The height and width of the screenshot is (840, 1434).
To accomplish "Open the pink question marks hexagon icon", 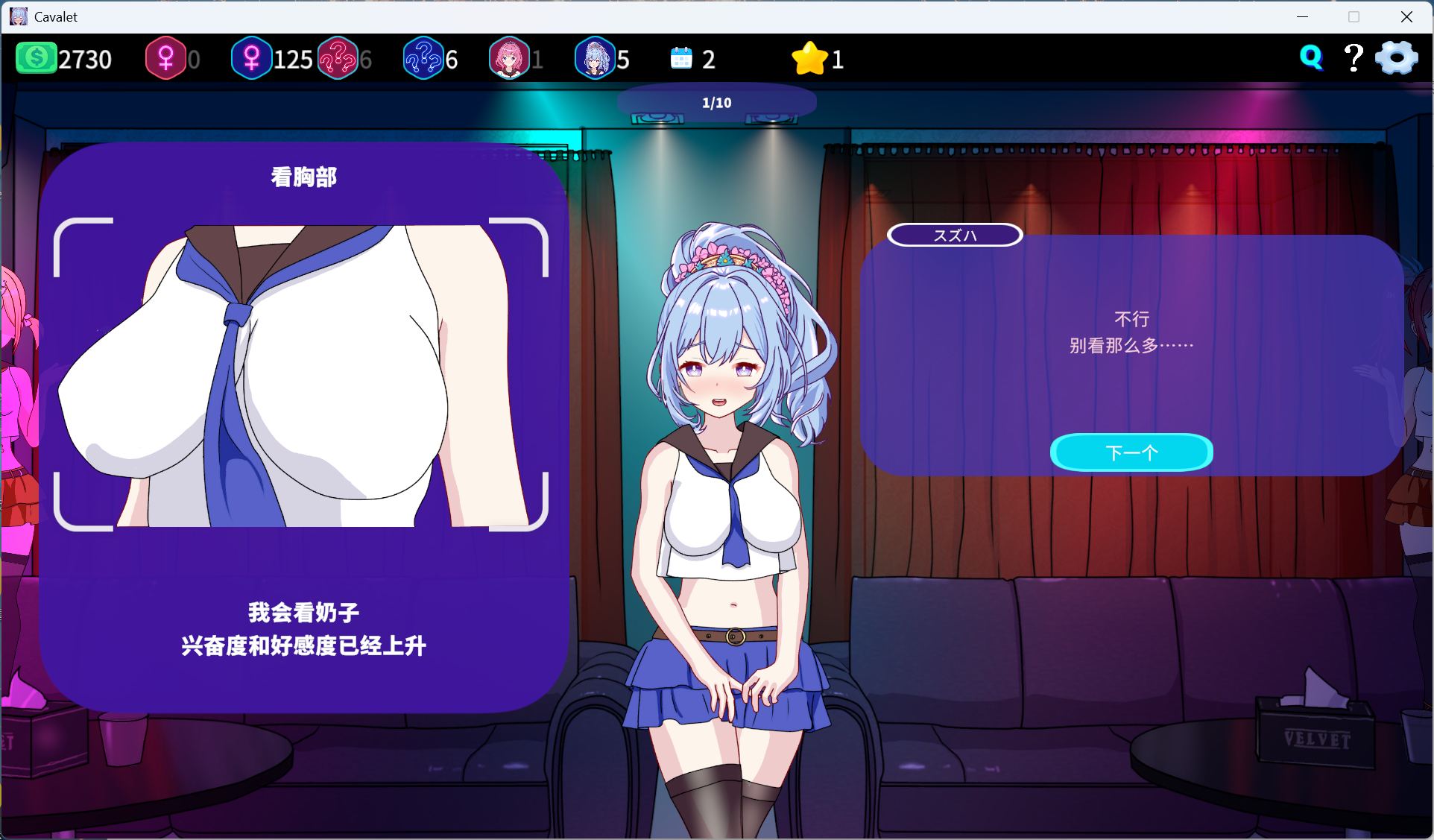I will (339, 57).
